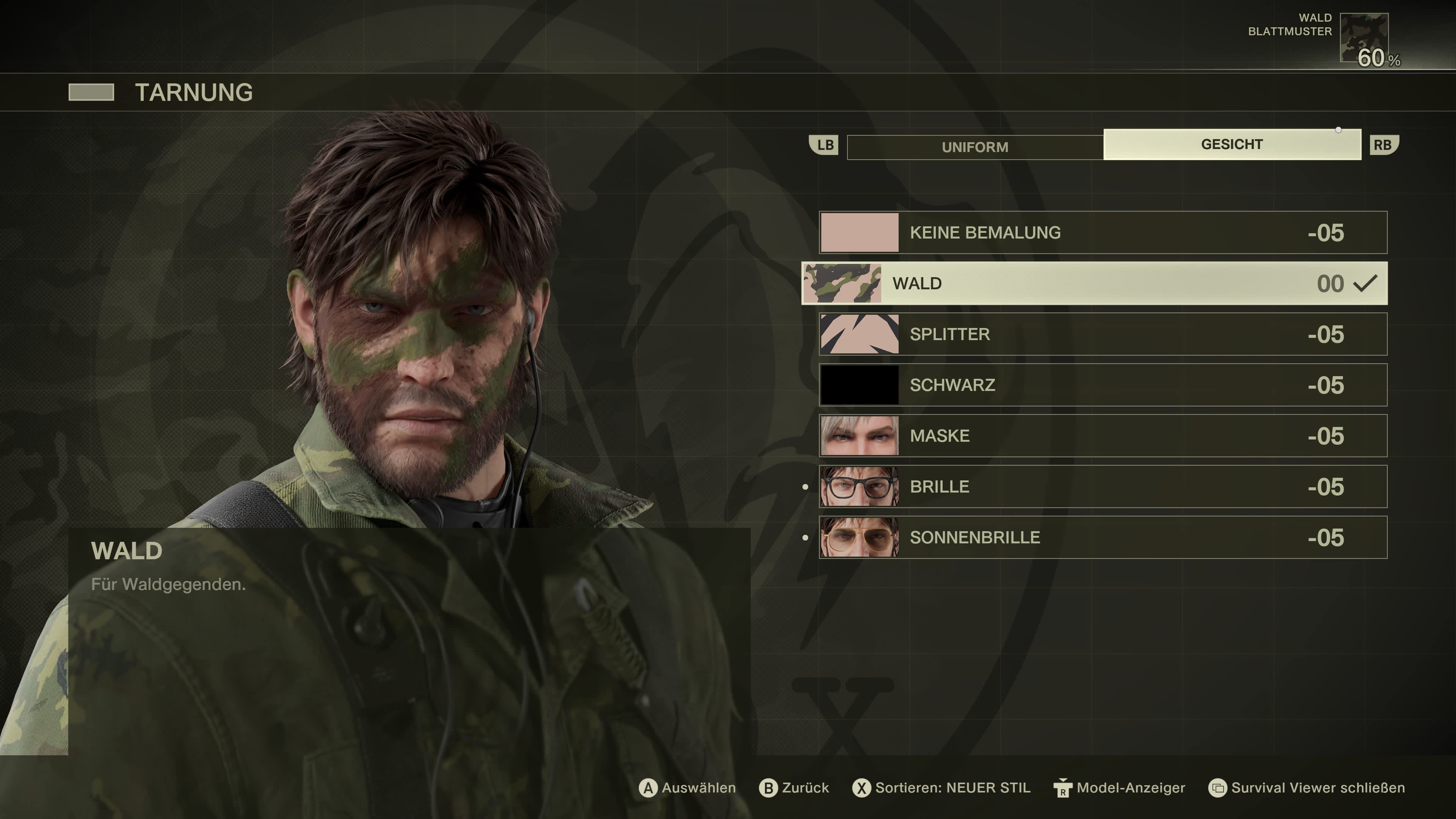Open the Model-Anzeiger viewer
Screen dimensions: 1456x819
coord(1130,788)
